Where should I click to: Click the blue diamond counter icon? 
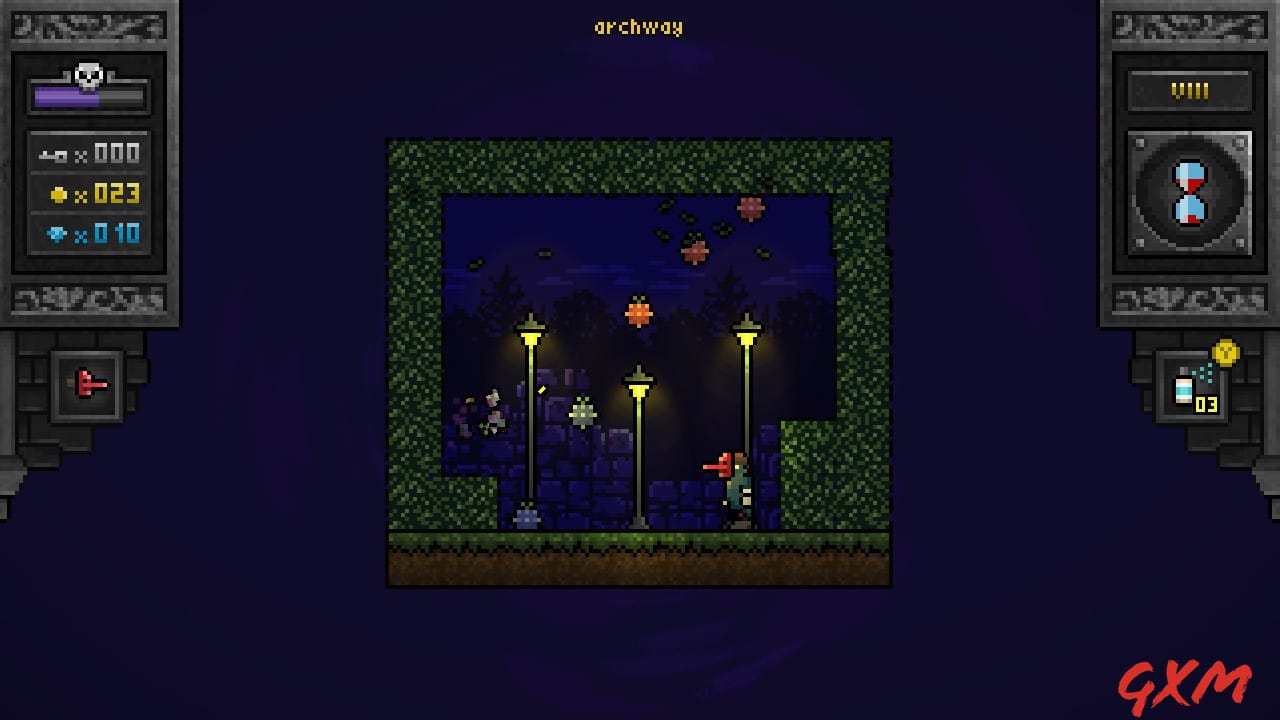pyautogui.click(x=58, y=233)
